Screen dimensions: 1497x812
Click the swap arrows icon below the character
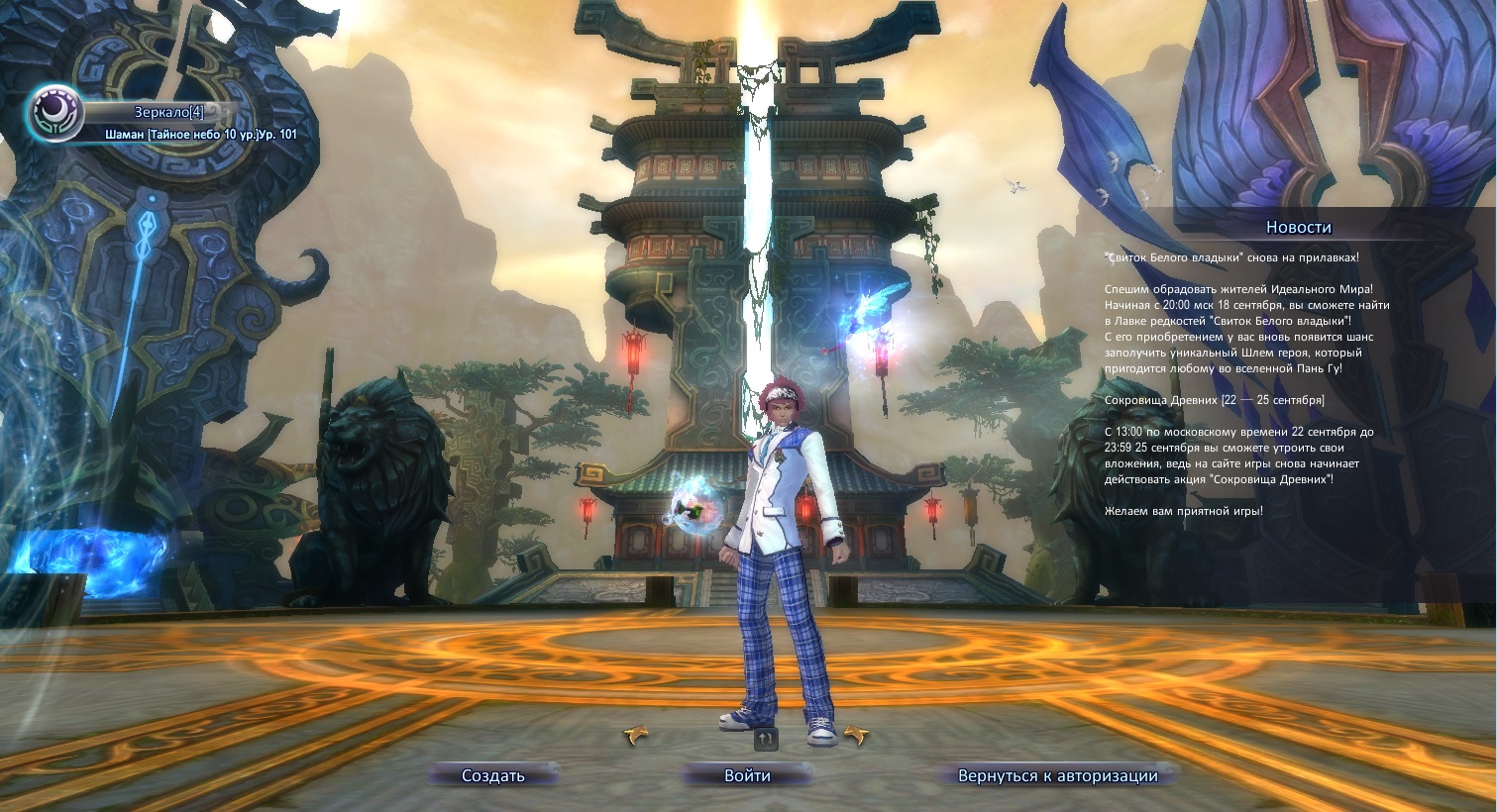click(766, 738)
